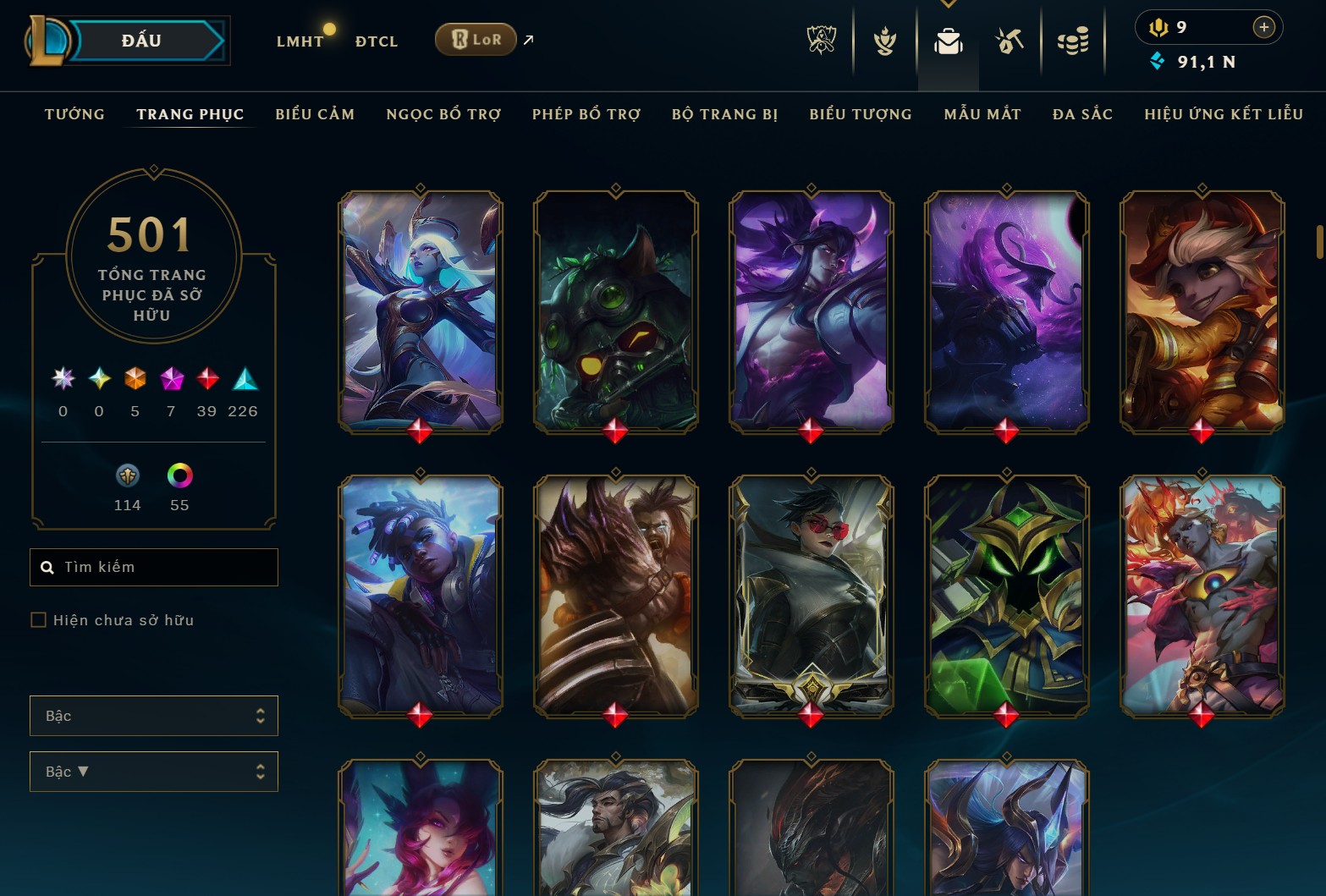Screen dimensions: 1326x896
Task: Launch LoR via its button
Action: point(475,39)
